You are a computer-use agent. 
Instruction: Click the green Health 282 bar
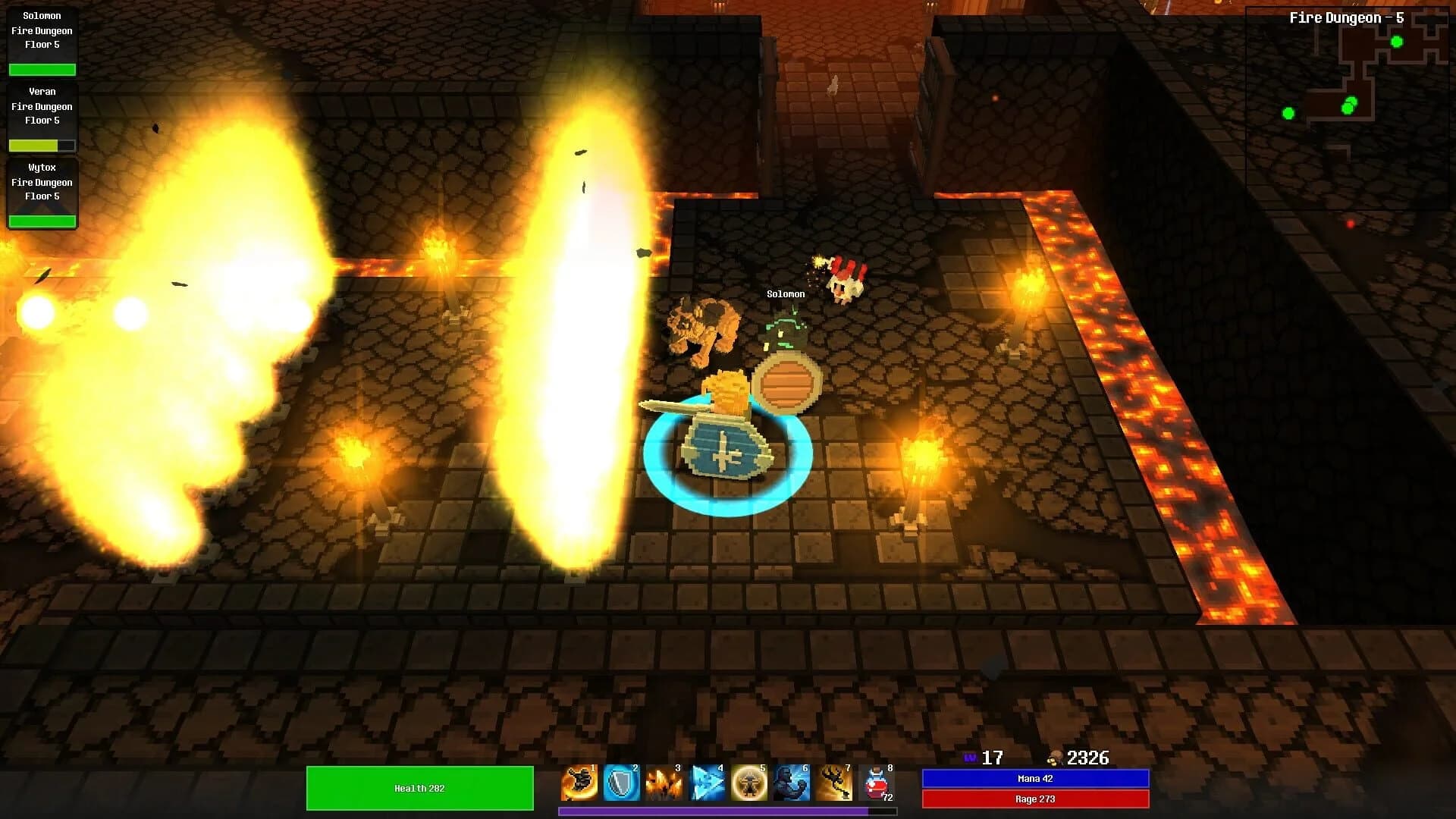[419, 788]
